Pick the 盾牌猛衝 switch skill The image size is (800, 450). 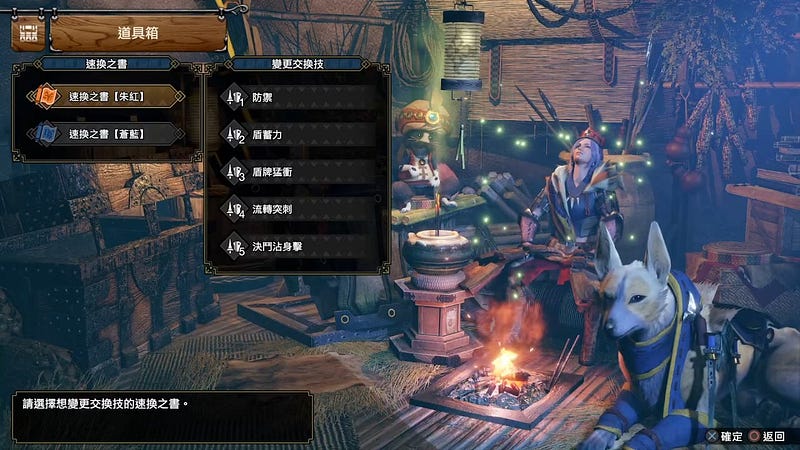tap(300, 172)
